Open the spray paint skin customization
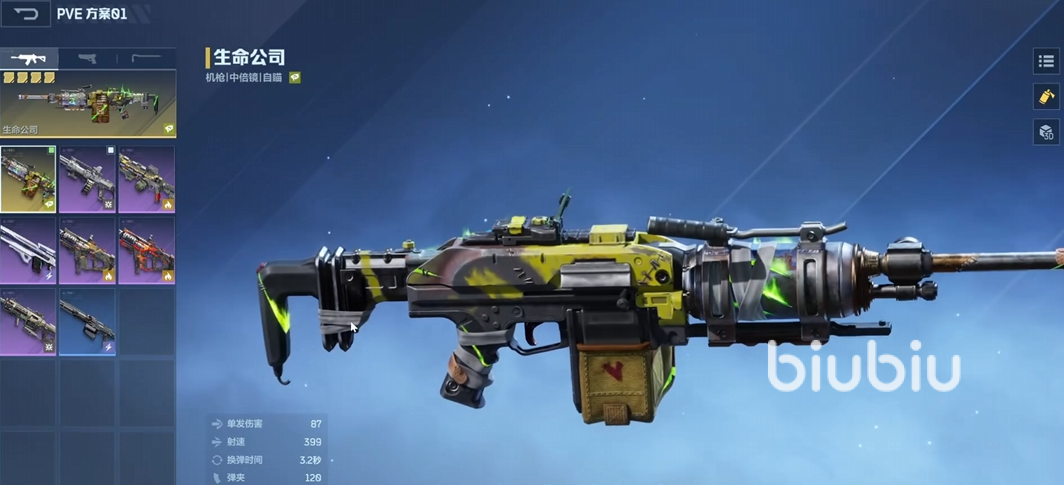The height and width of the screenshot is (485, 1064). point(1046,97)
